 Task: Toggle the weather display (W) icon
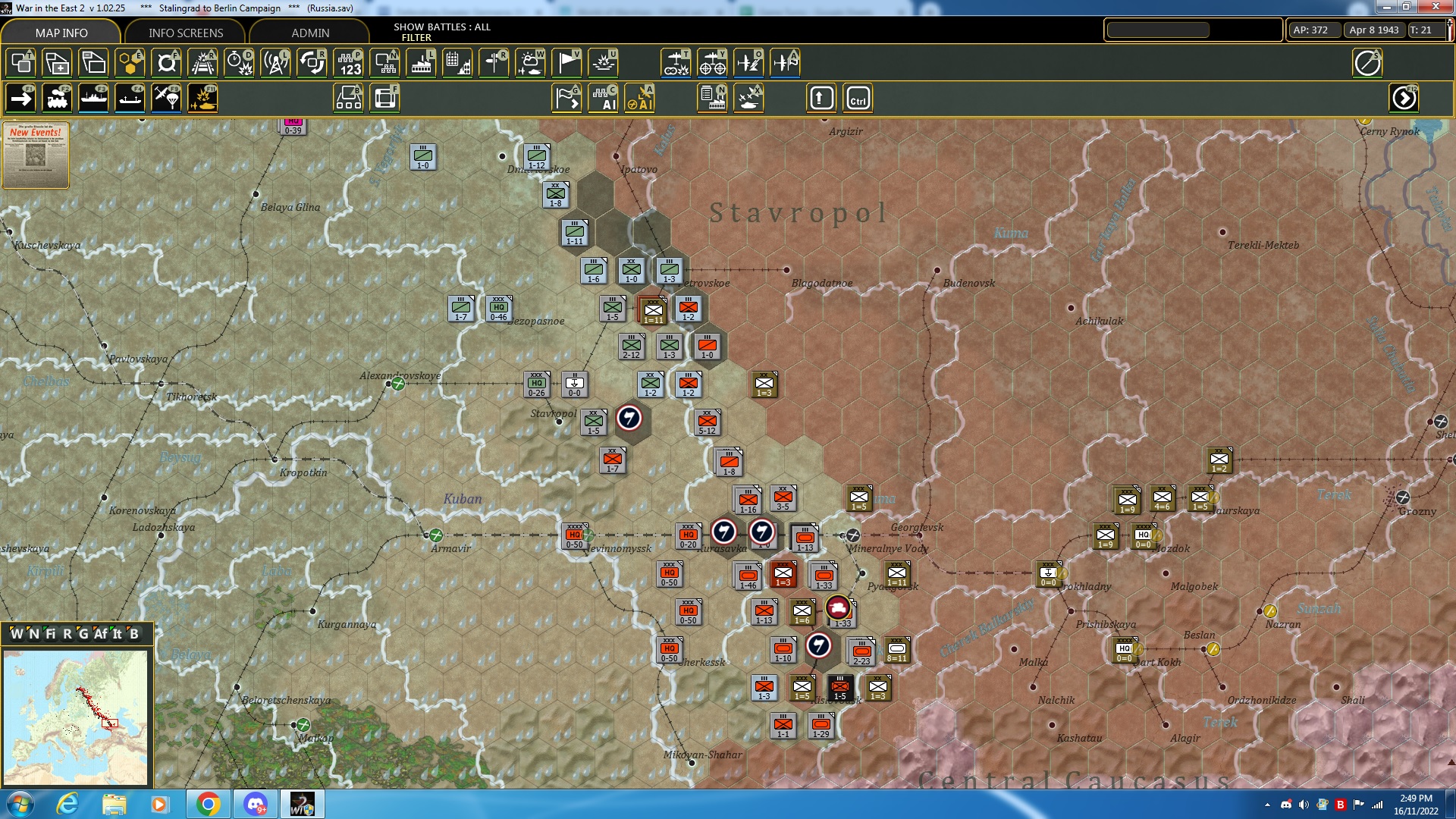click(531, 63)
